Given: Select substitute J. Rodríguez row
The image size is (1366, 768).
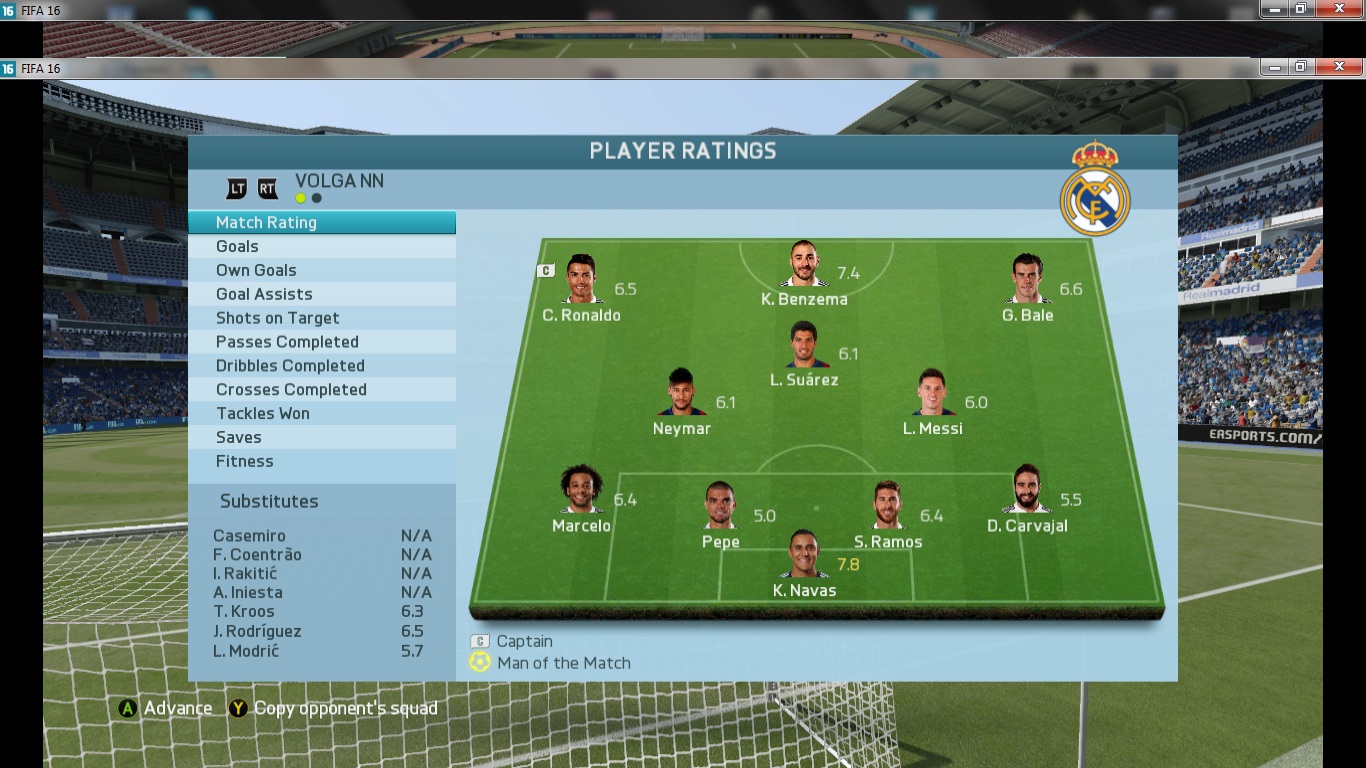Looking at the screenshot, I should pyautogui.click(x=321, y=632).
